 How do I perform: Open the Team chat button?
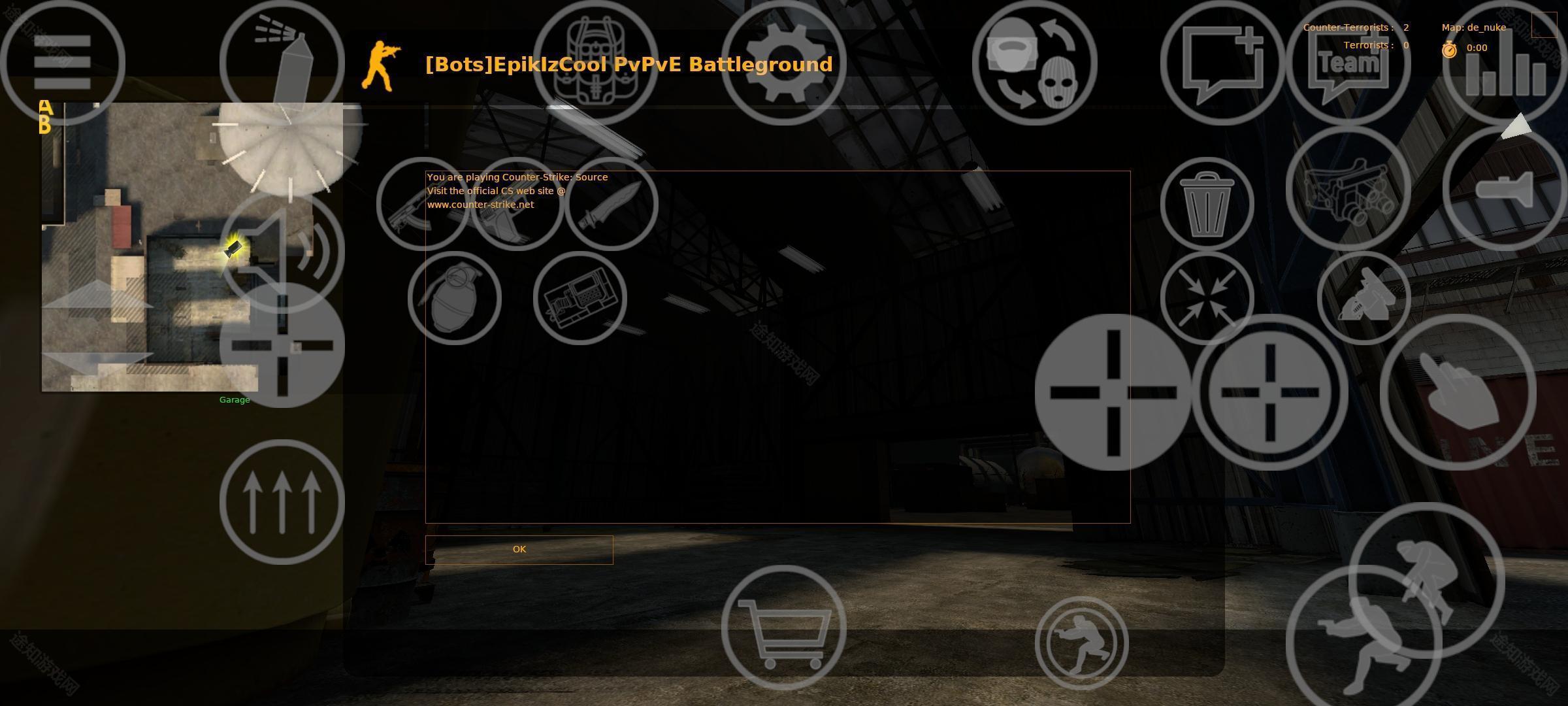tap(1348, 63)
